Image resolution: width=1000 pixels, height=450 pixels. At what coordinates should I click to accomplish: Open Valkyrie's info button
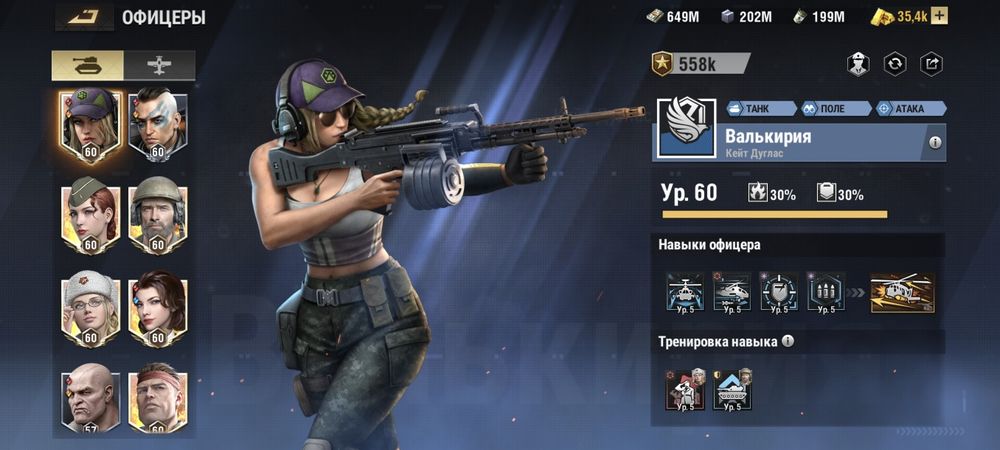[935, 143]
